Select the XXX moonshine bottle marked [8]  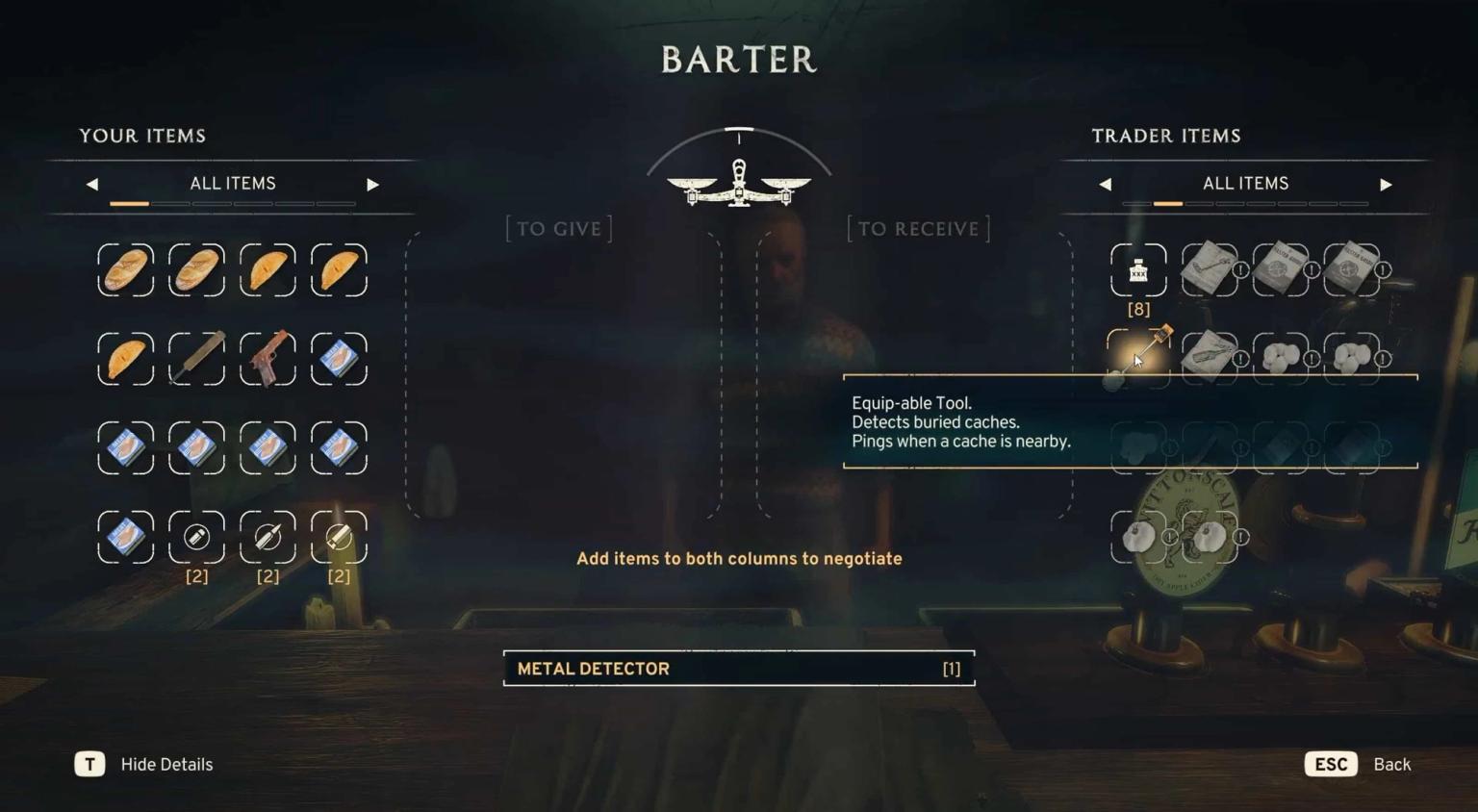1138,270
